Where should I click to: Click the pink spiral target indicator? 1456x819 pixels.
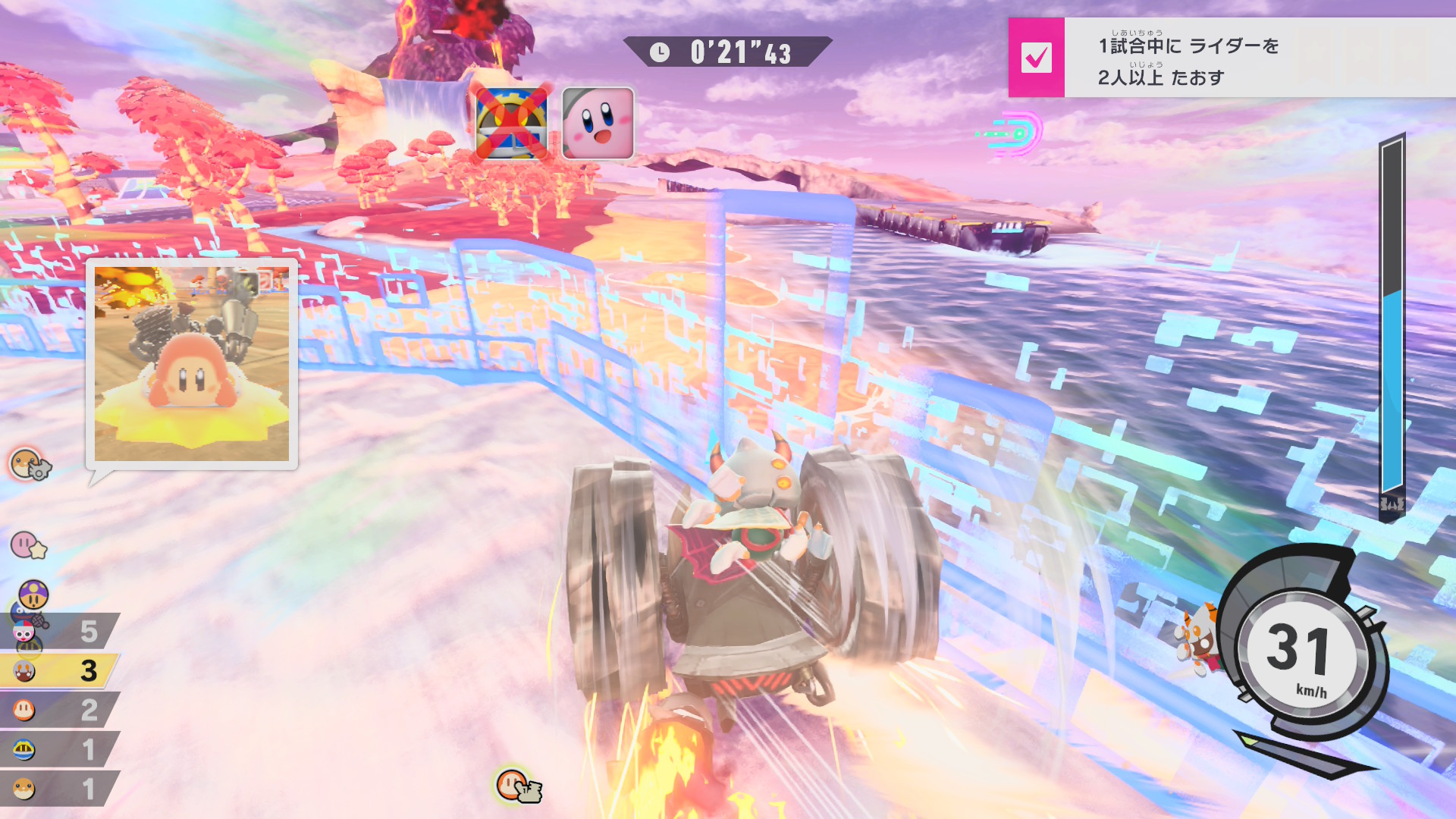pyautogui.click(x=1016, y=133)
